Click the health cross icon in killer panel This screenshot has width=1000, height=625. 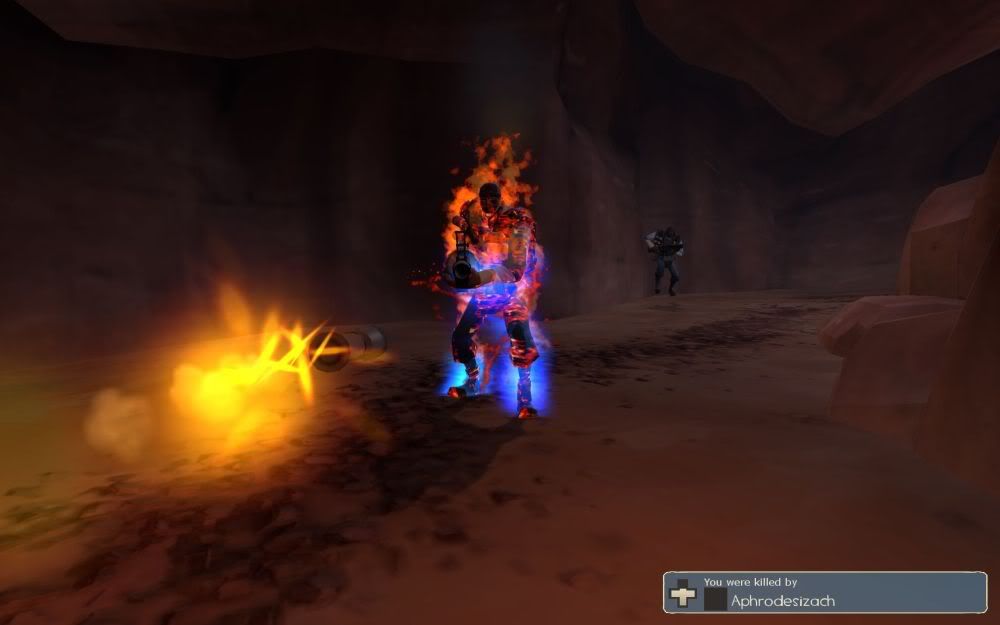[683, 592]
